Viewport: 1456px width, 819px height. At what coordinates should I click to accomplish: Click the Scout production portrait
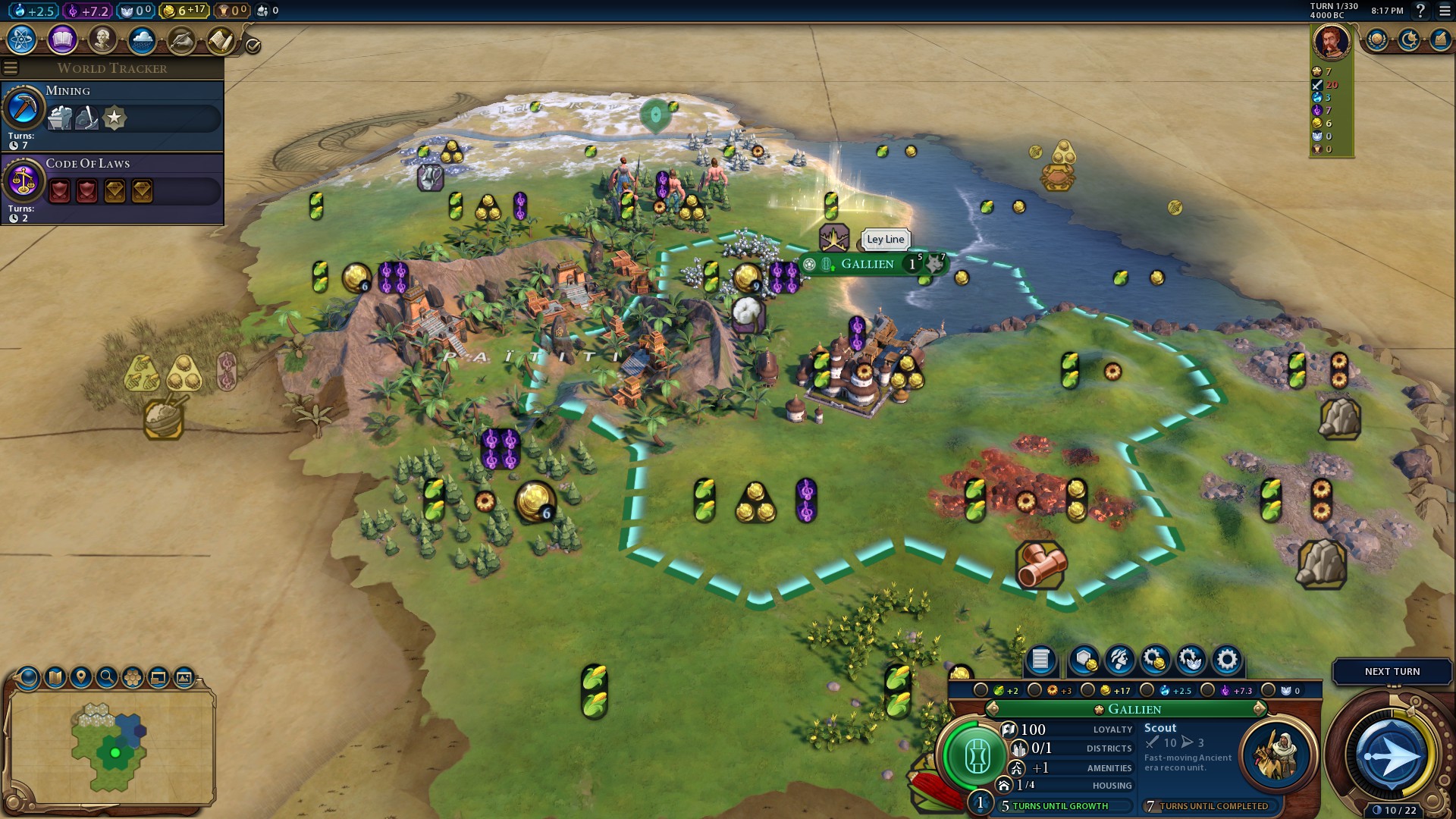point(1277,755)
